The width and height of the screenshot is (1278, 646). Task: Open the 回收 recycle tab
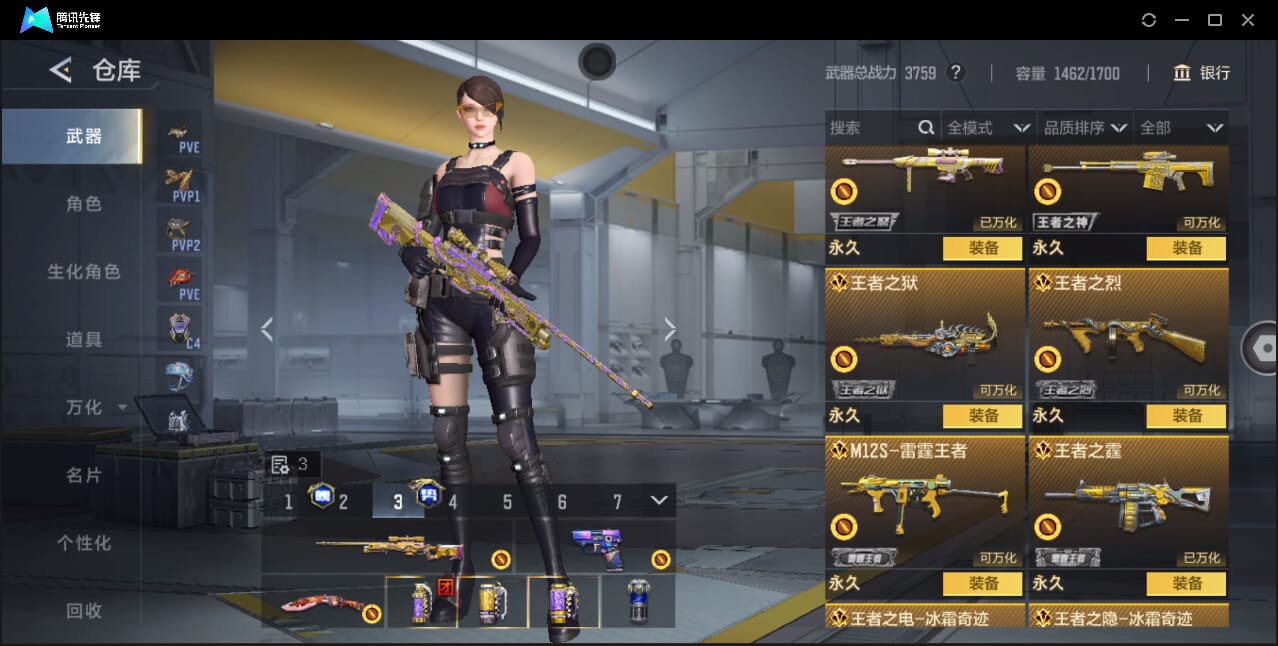coord(84,610)
